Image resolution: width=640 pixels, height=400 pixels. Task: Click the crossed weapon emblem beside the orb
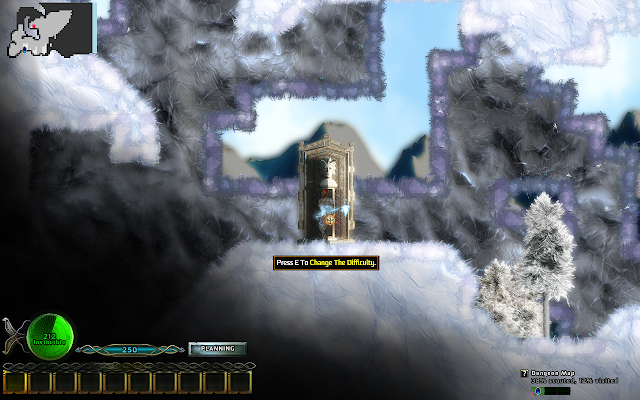(13, 333)
